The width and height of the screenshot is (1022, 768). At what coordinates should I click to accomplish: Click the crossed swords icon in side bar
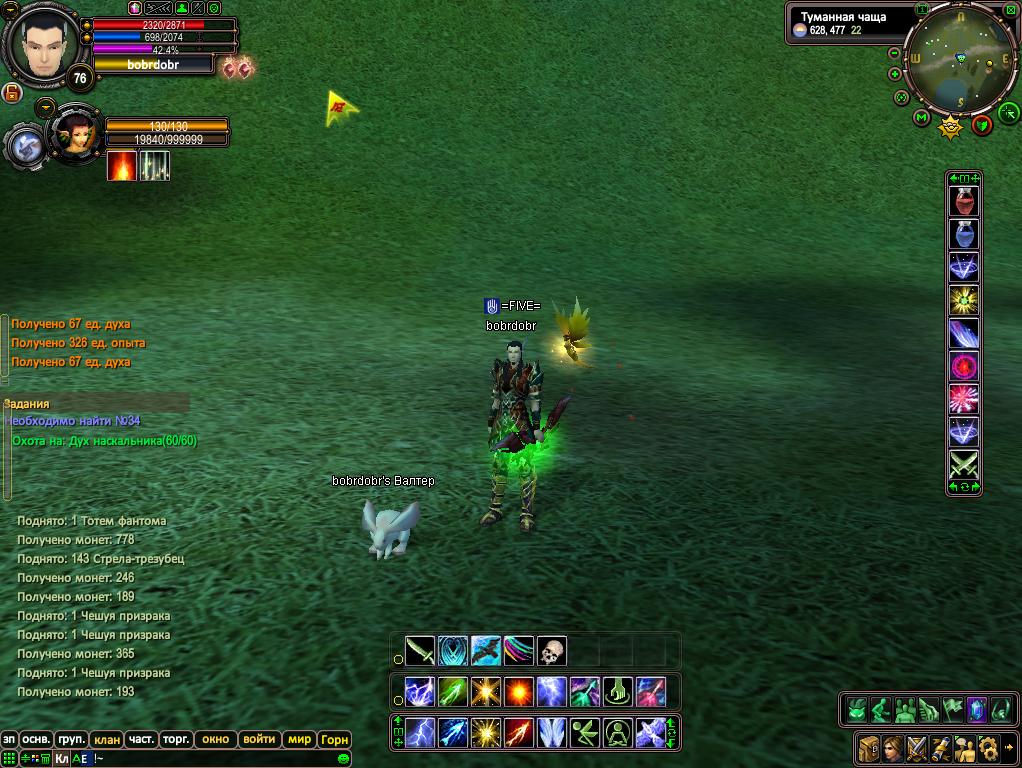click(x=964, y=465)
